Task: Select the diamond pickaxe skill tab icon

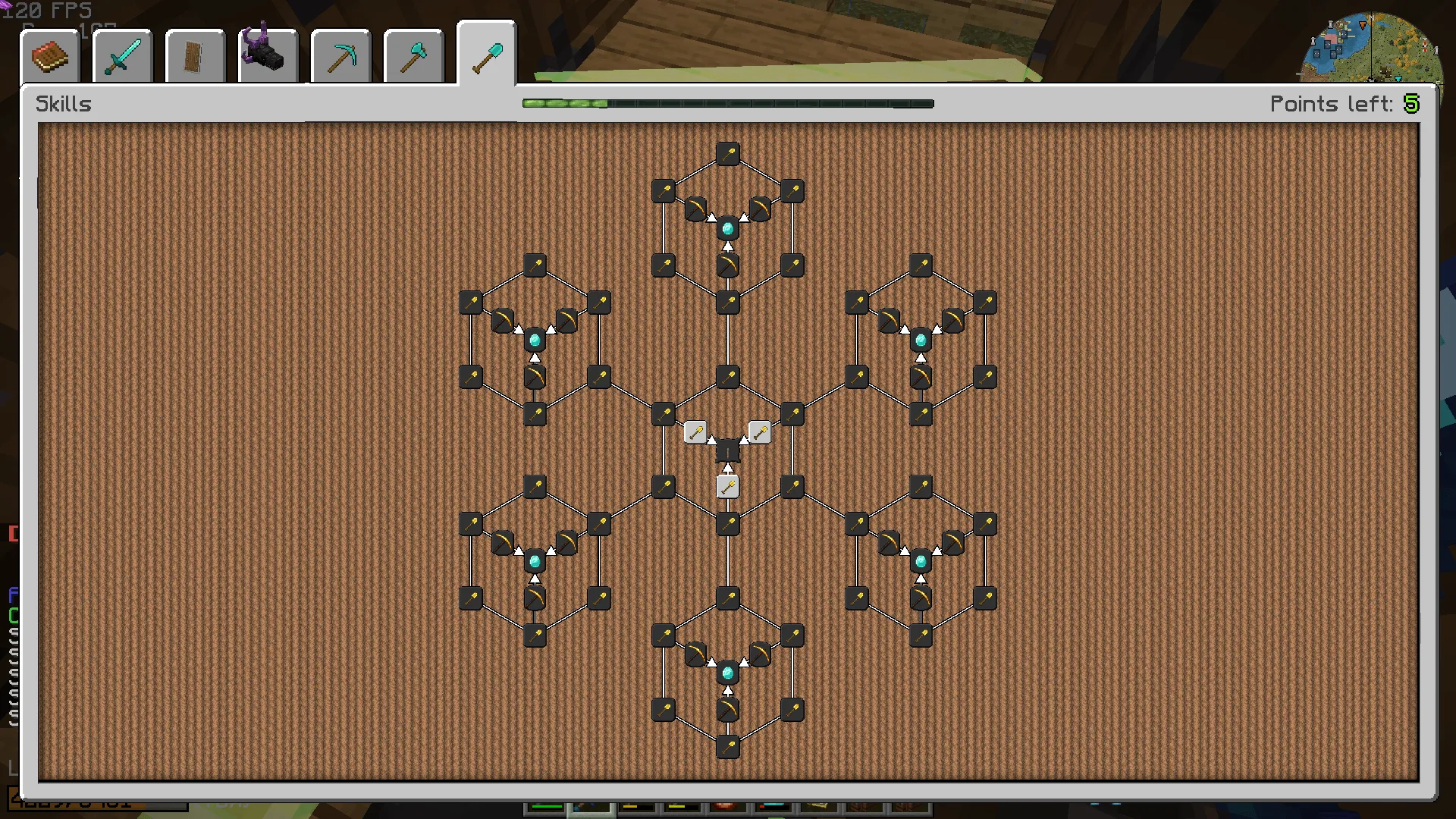Action: (x=340, y=55)
